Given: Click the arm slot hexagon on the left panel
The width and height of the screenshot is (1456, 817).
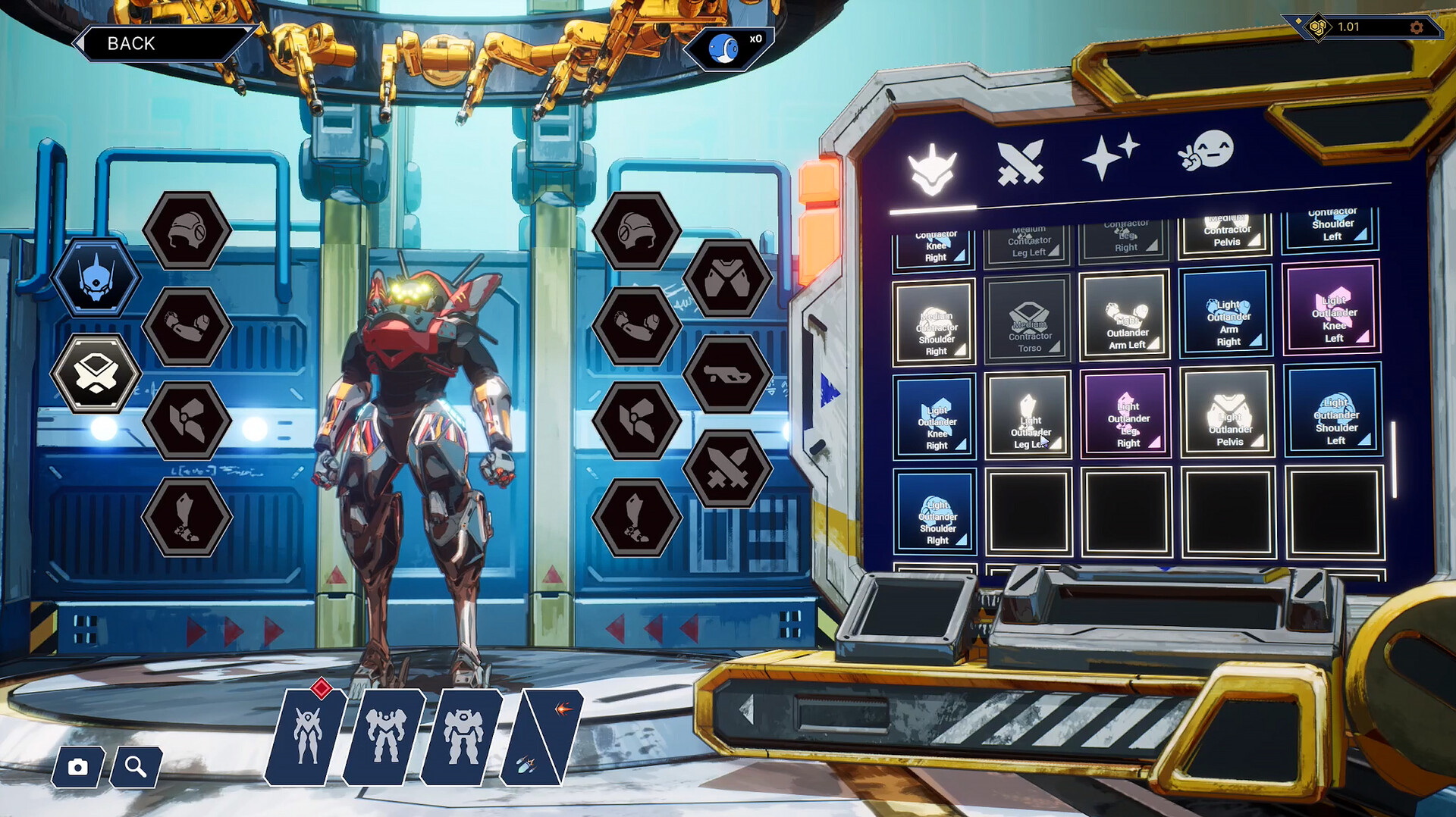Looking at the screenshot, I should coord(186,327).
